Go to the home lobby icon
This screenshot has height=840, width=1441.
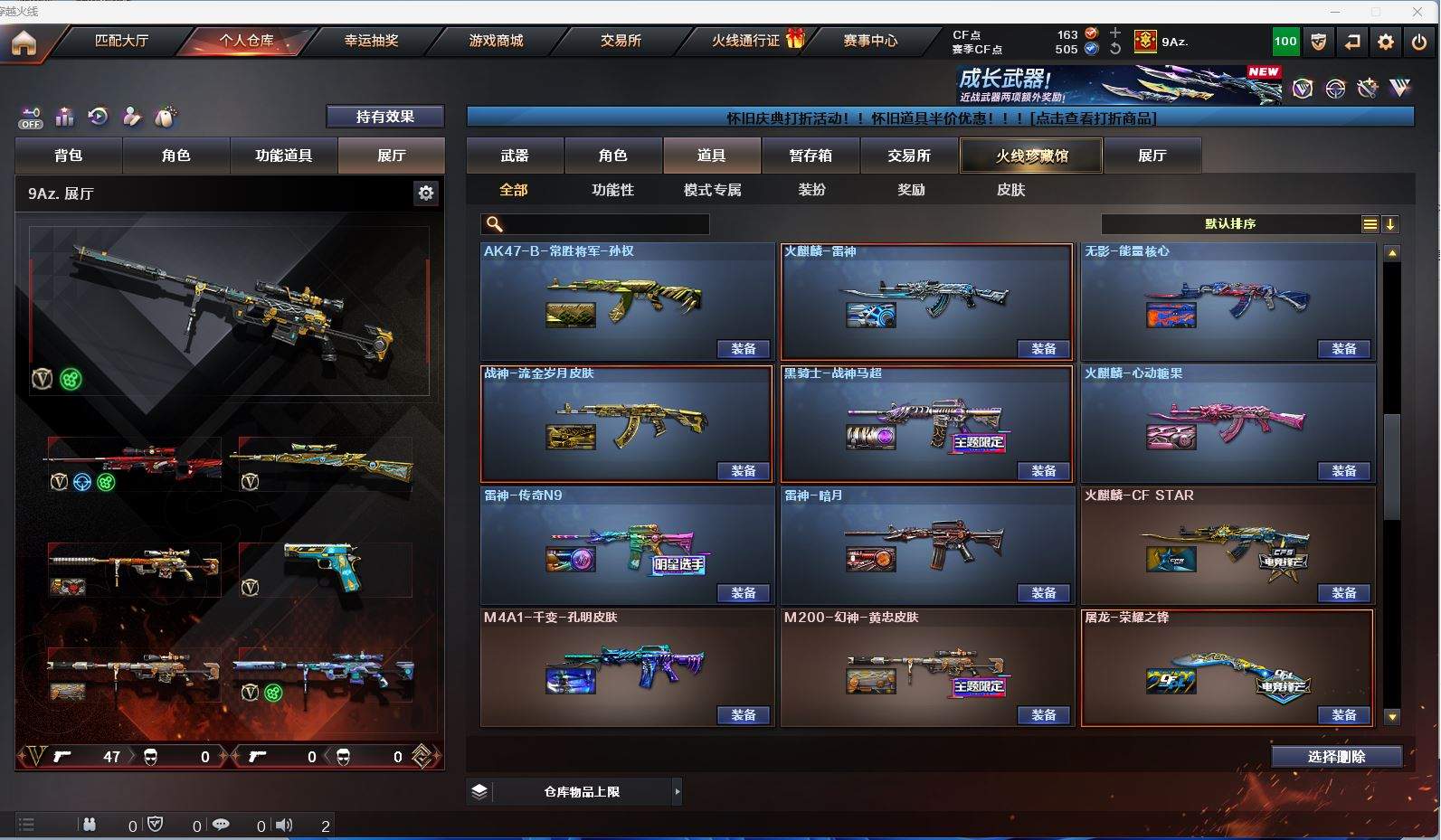(x=24, y=42)
